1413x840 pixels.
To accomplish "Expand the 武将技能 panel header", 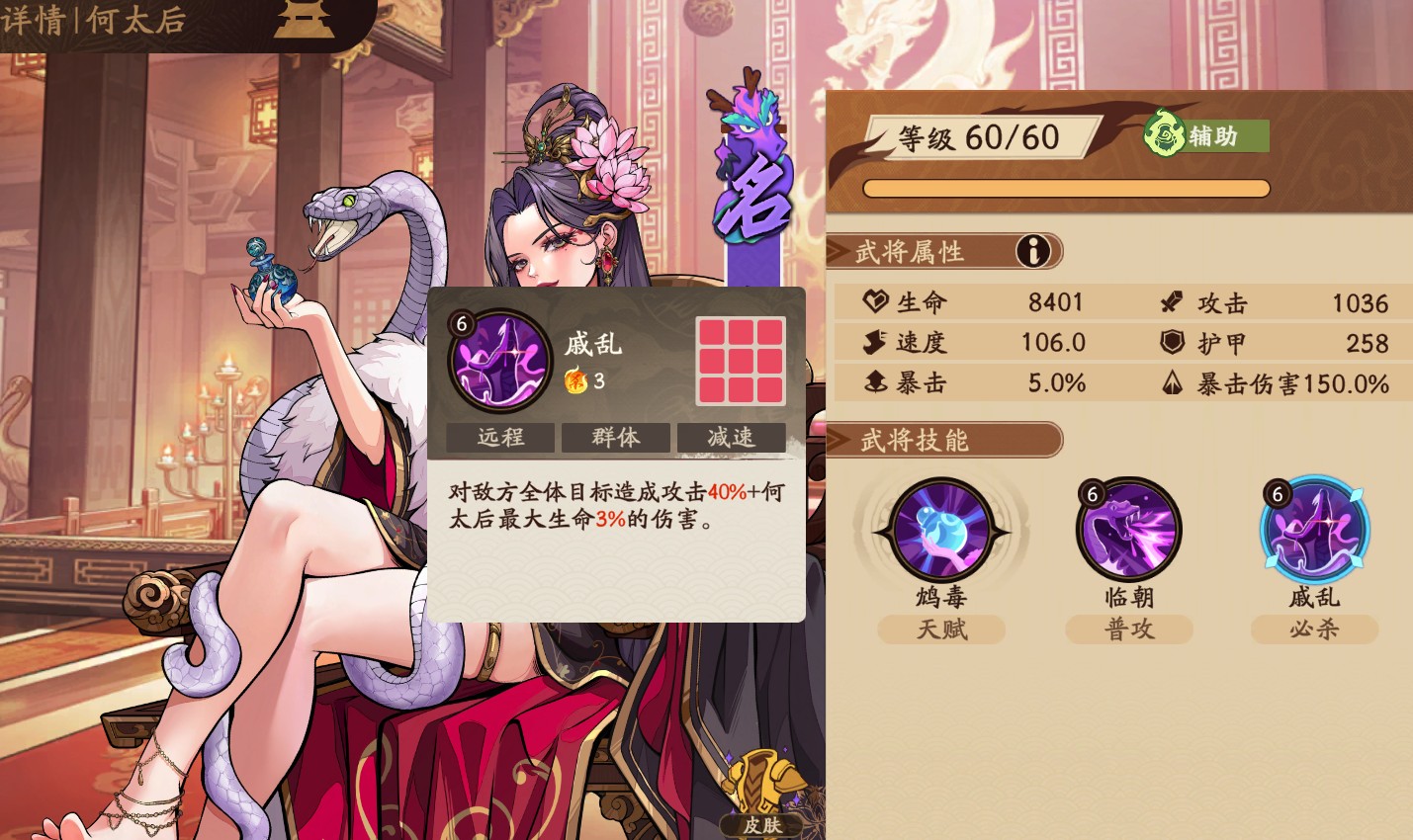I will (929, 441).
